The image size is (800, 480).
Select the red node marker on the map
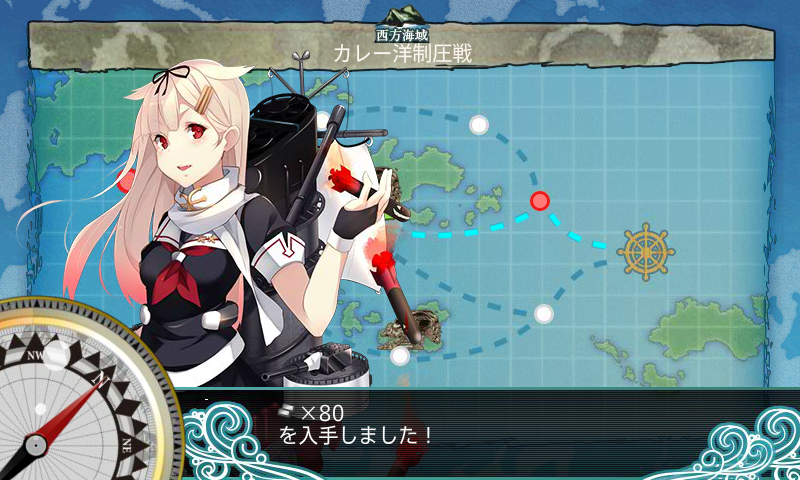(x=540, y=201)
